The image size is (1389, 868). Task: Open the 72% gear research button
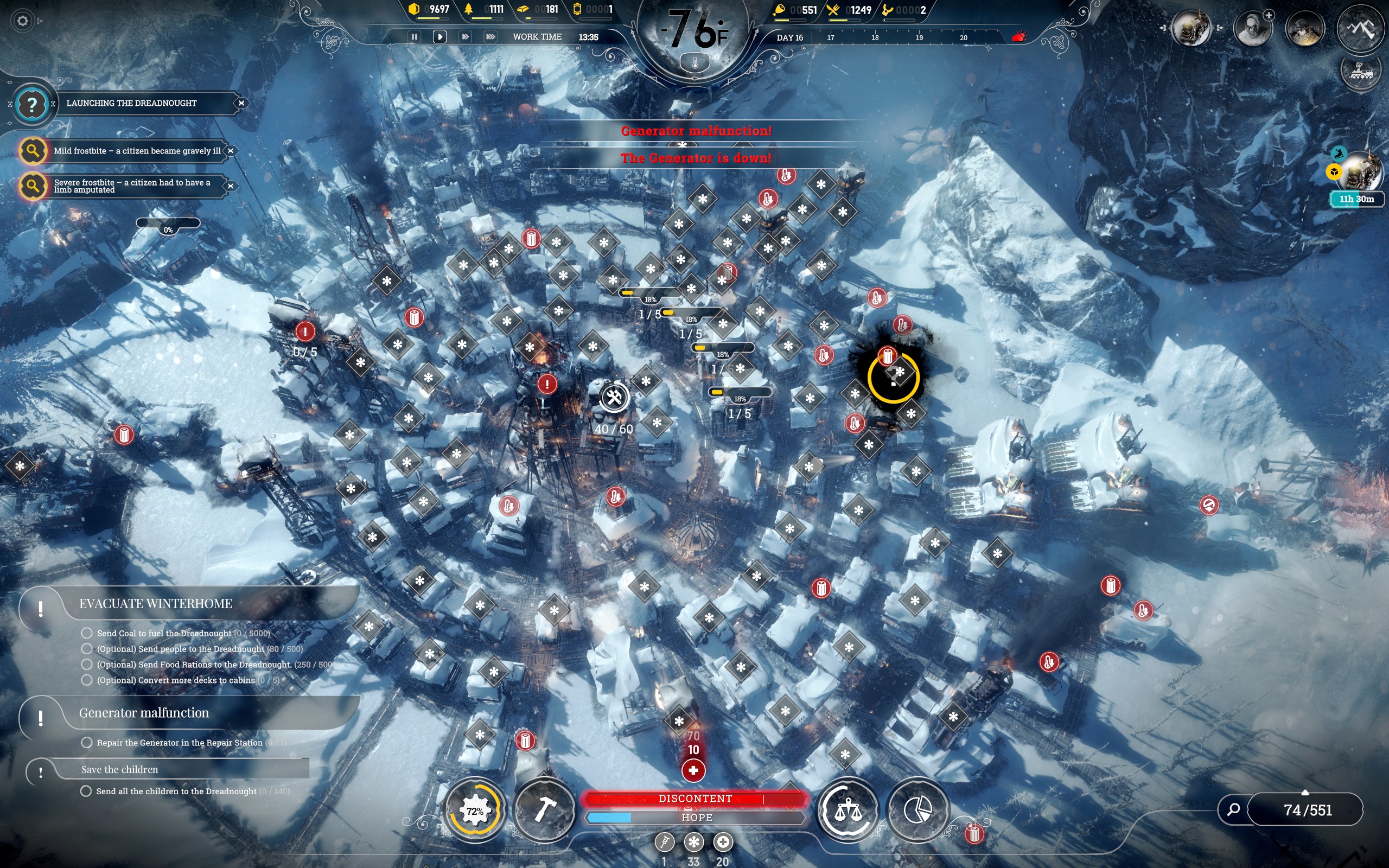pos(475,810)
